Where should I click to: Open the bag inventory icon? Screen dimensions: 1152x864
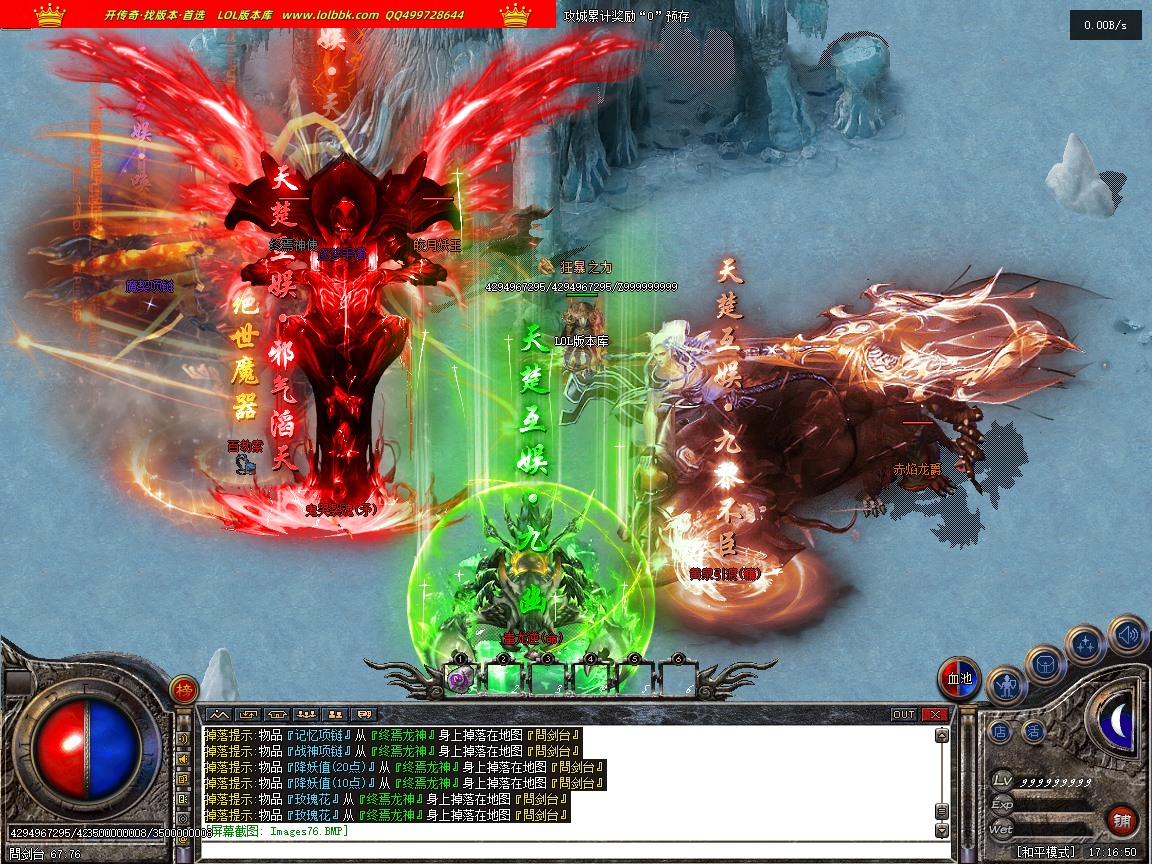(x=1045, y=664)
